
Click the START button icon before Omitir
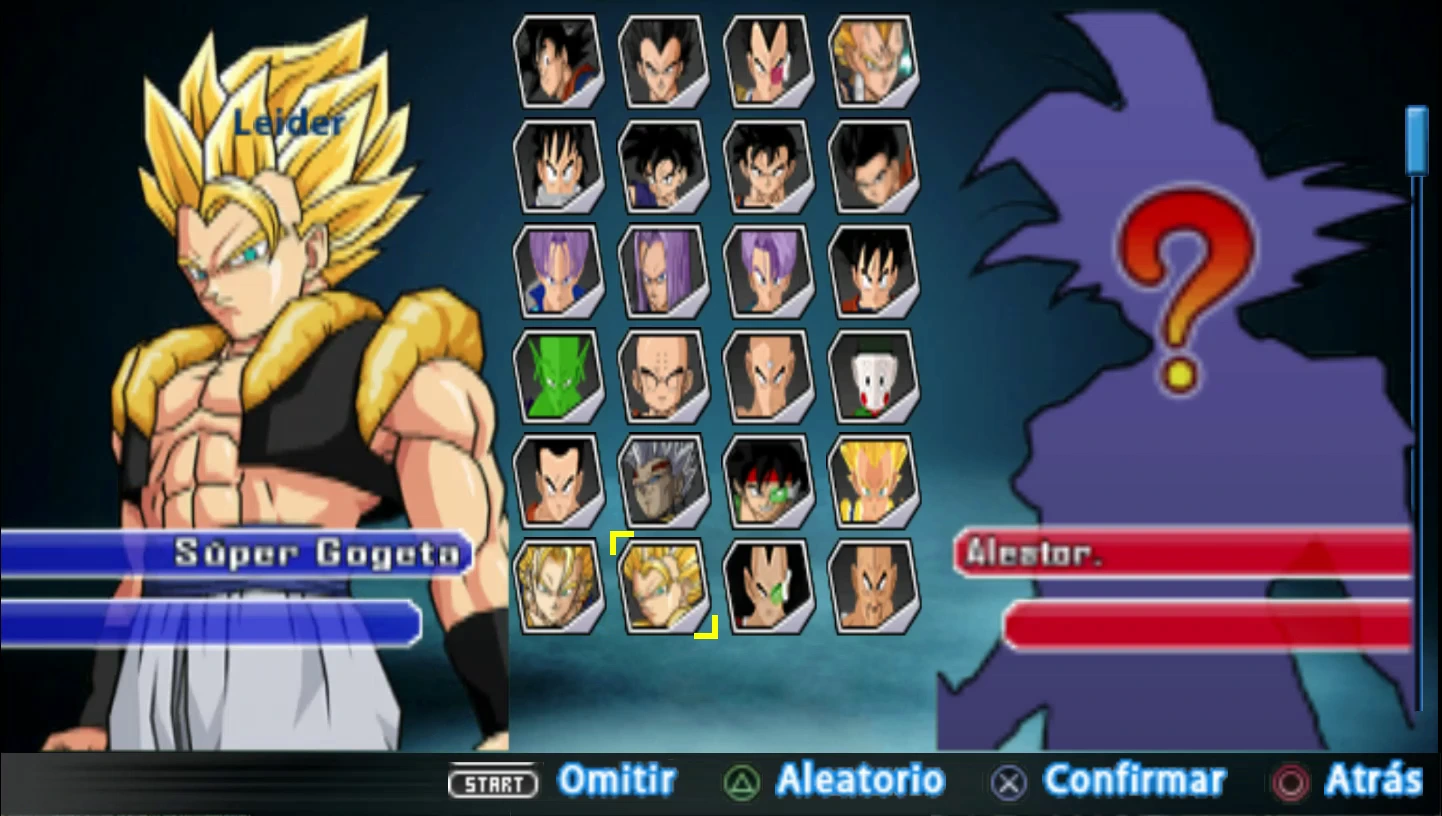[x=494, y=785]
